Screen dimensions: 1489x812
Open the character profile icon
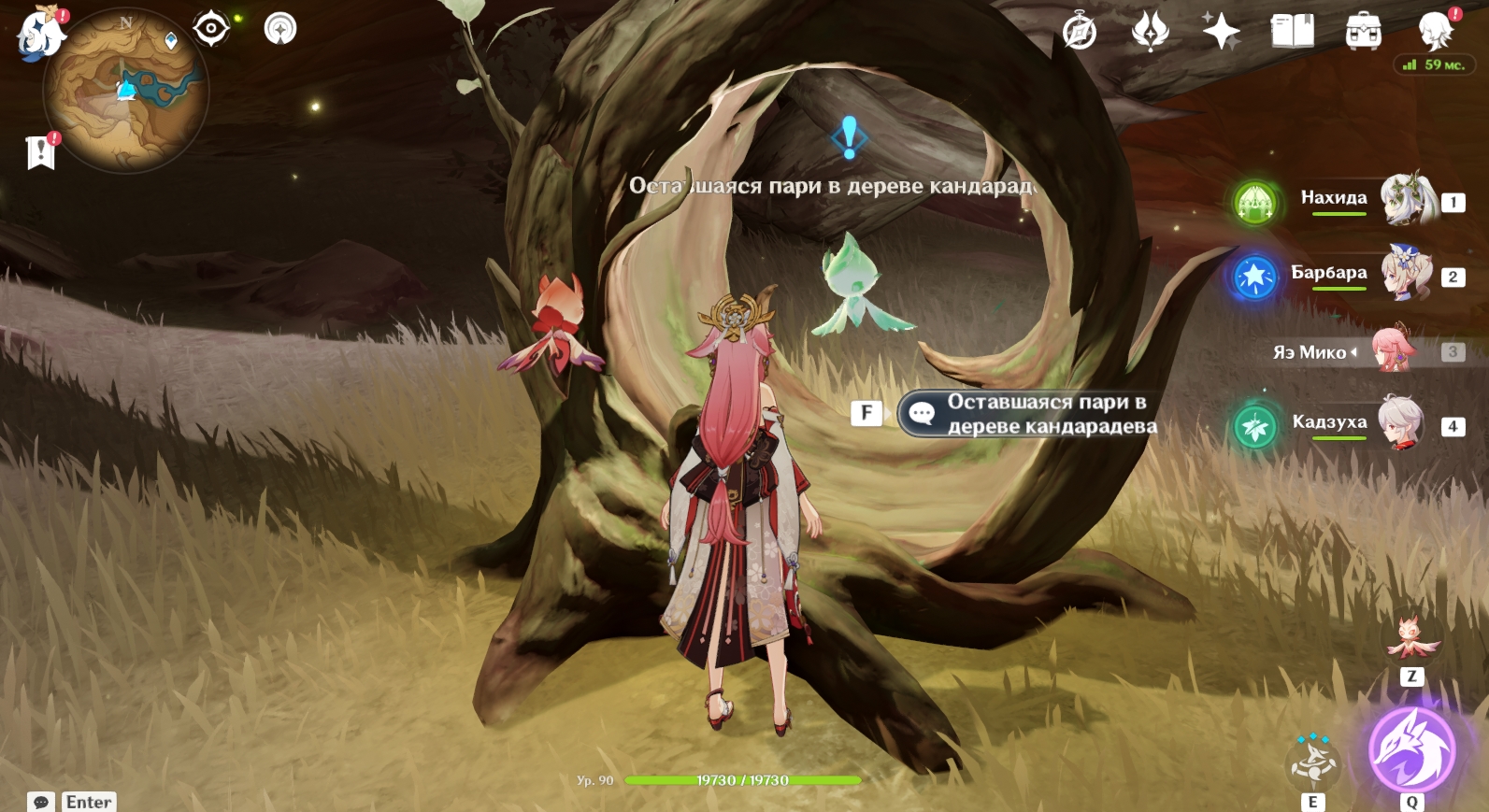[1435, 32]
